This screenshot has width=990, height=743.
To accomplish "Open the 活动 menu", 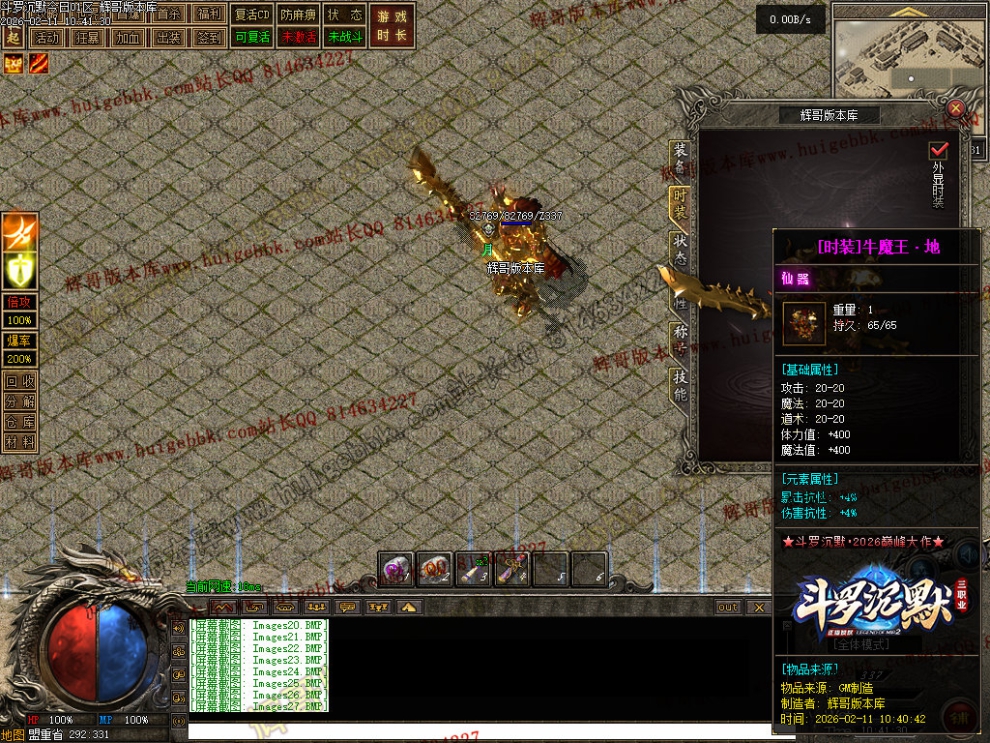I will pos(46,37).
